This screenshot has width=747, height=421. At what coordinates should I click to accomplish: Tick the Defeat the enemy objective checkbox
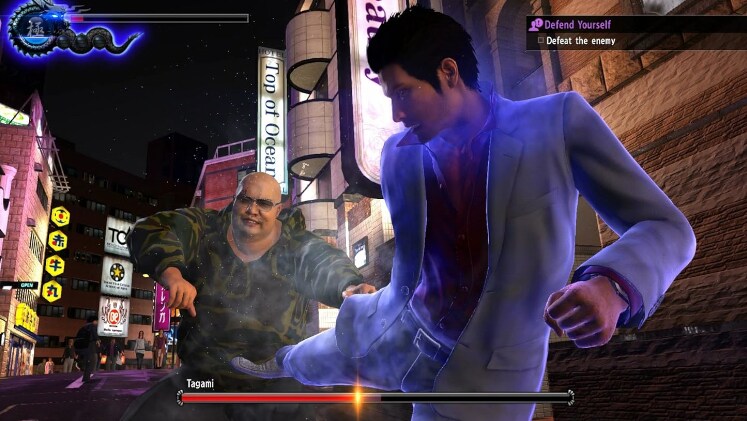pyautogui.click(x=541, y=41)
